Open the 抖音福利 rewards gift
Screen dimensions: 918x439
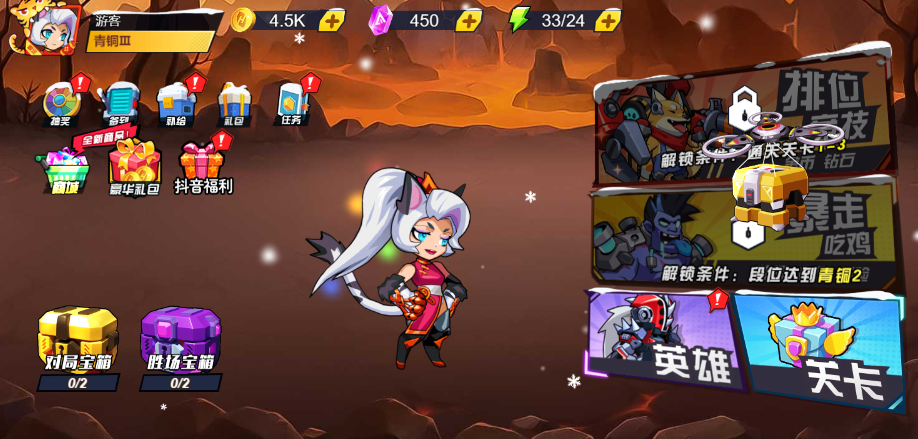tap(203, 166)
